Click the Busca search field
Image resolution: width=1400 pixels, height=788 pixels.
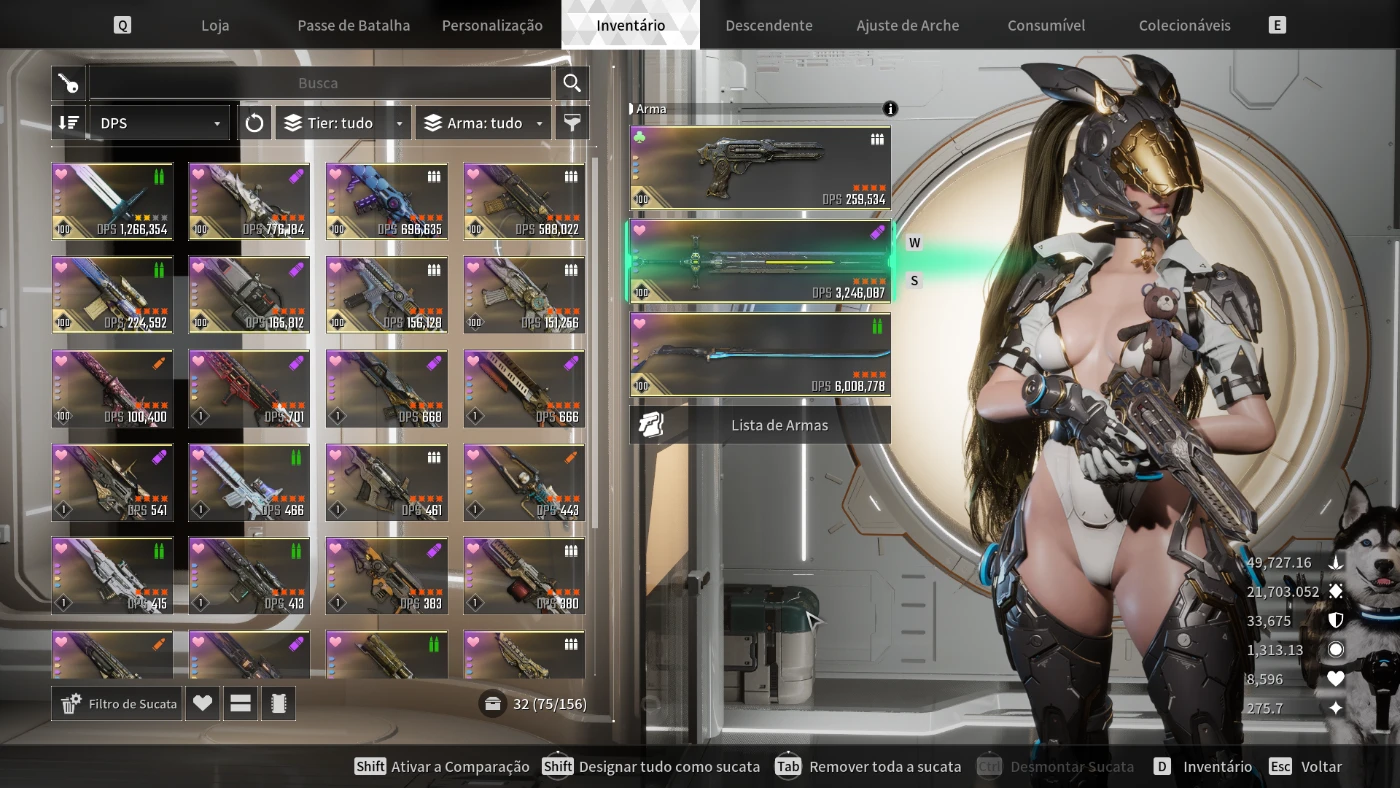(x=318, y=83)
